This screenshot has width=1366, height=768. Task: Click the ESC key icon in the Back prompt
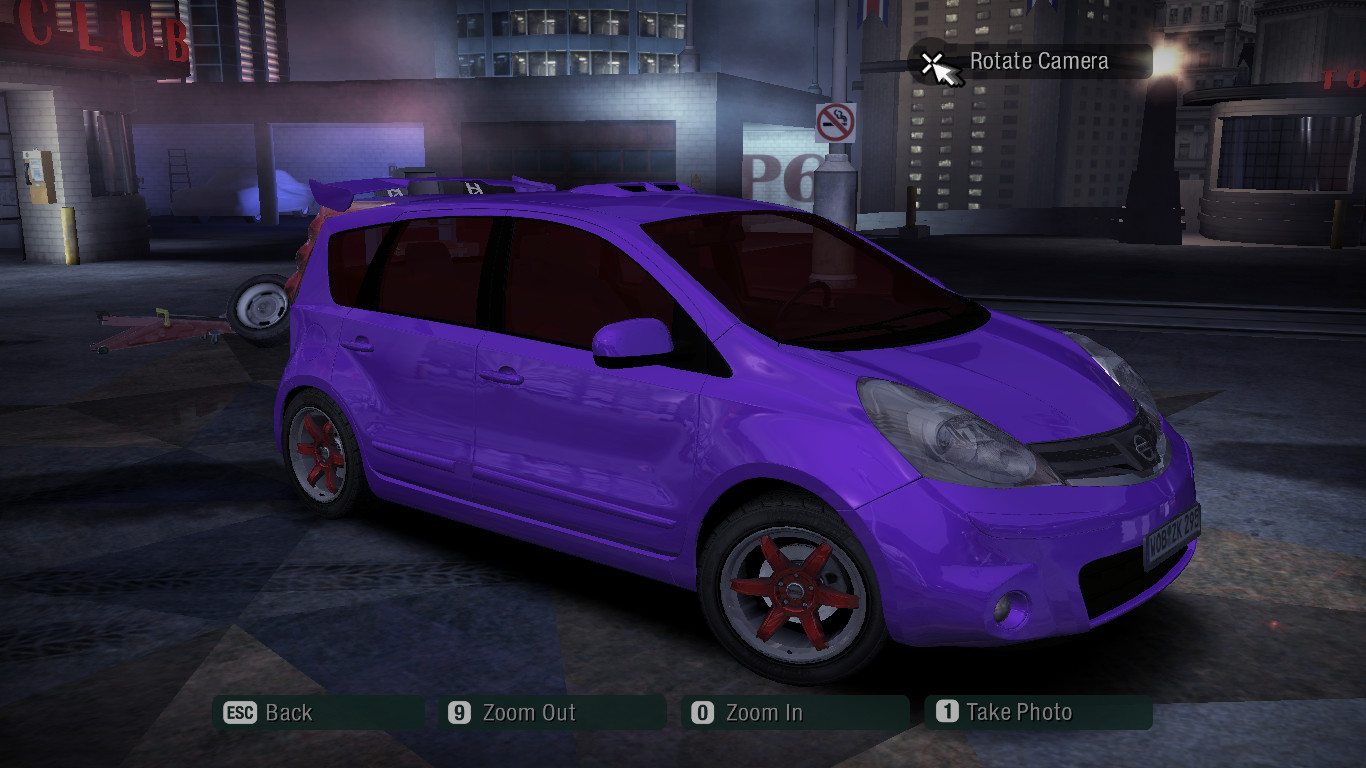click(240, 712)
